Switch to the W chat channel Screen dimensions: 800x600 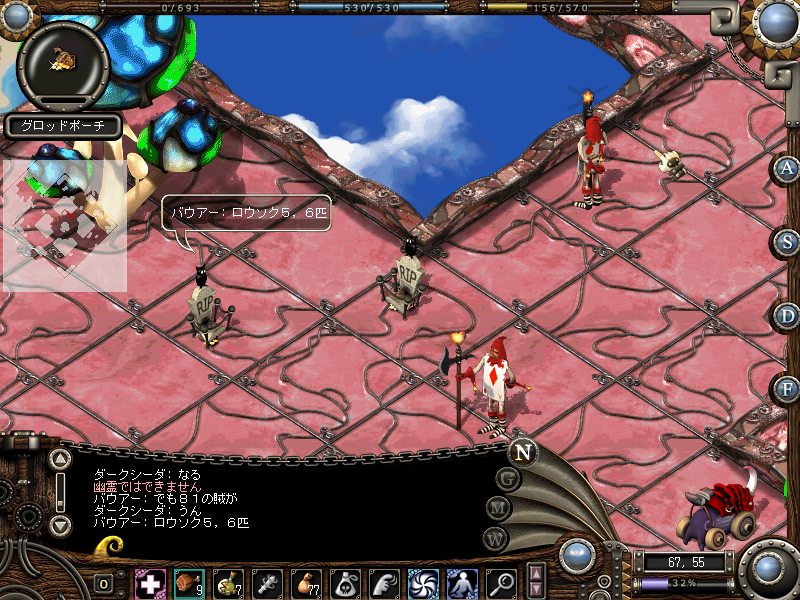[494, 537]
